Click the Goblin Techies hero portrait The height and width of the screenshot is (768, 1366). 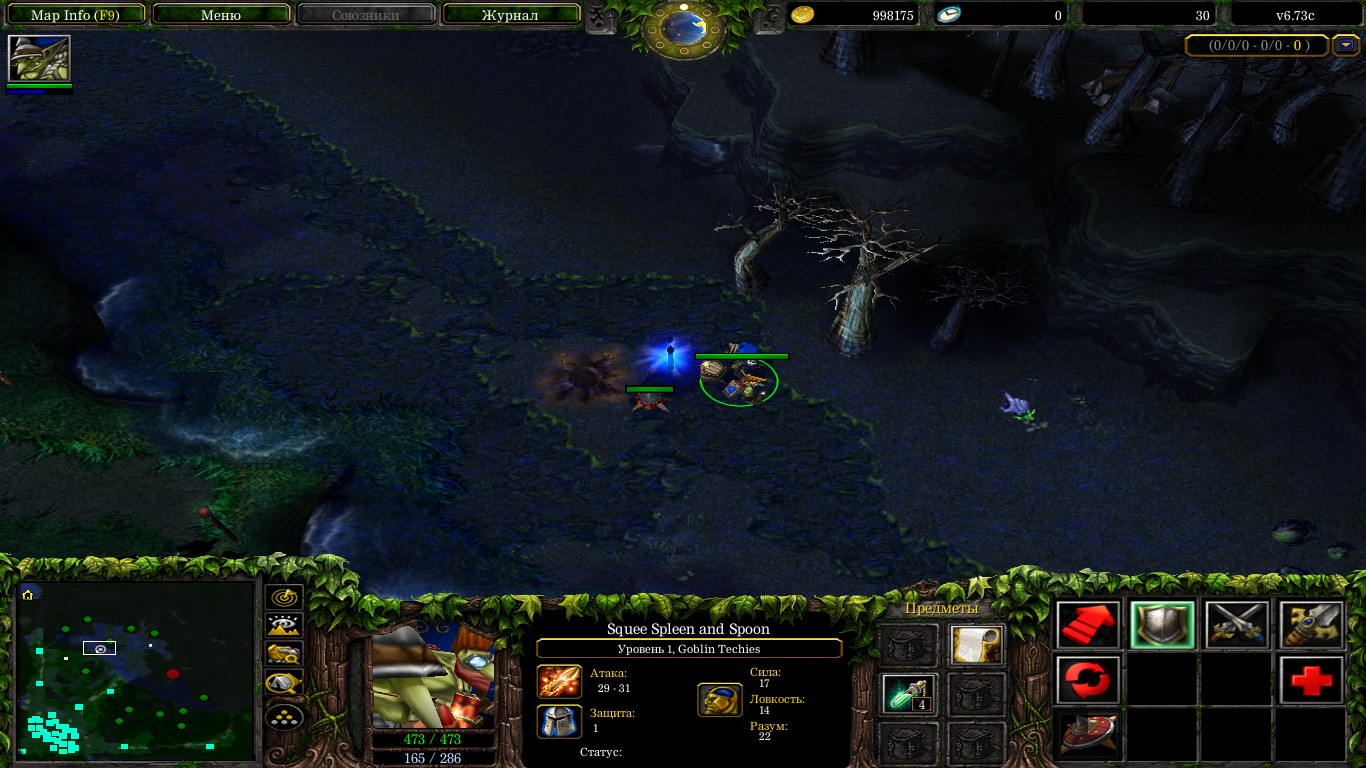(433, 678)
